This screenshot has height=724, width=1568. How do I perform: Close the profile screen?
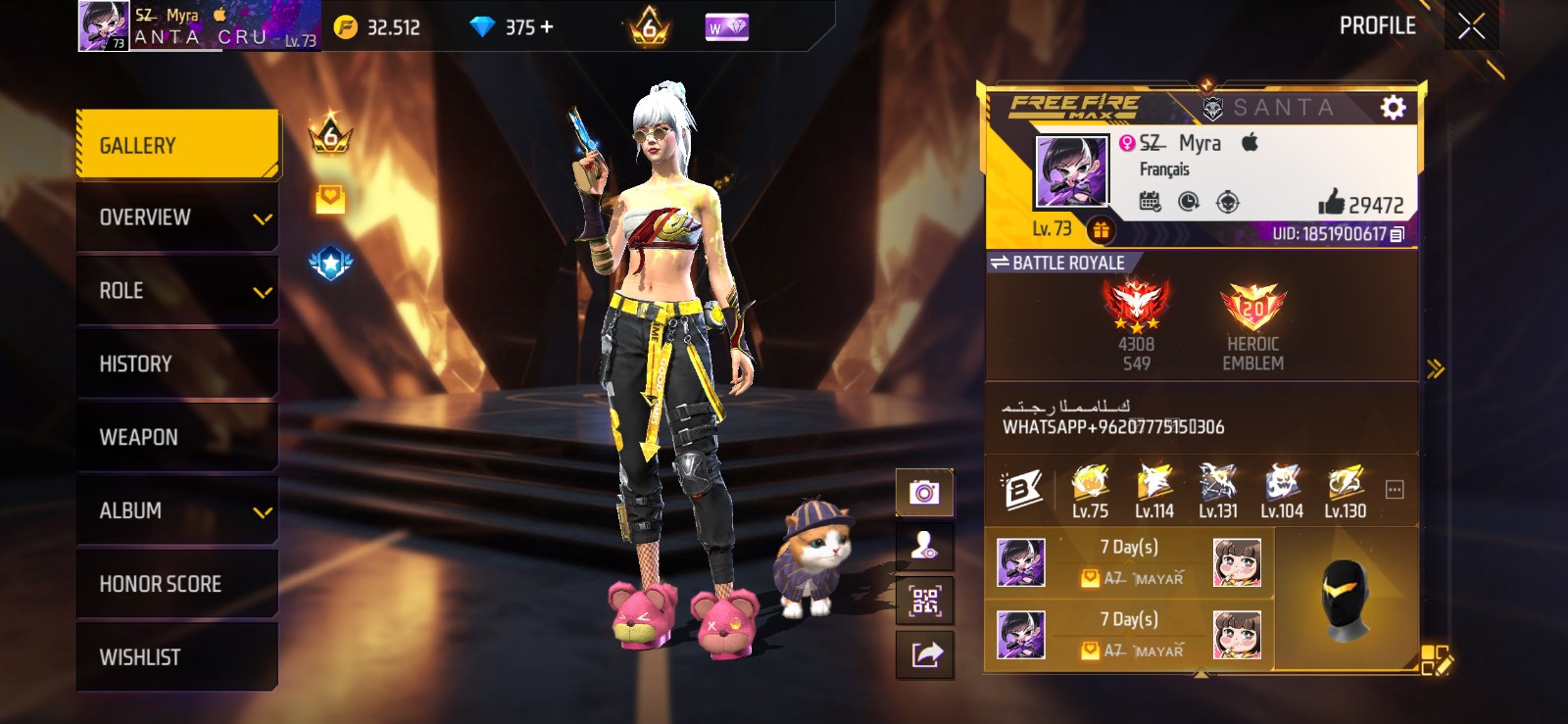(x=1471, y=26)
